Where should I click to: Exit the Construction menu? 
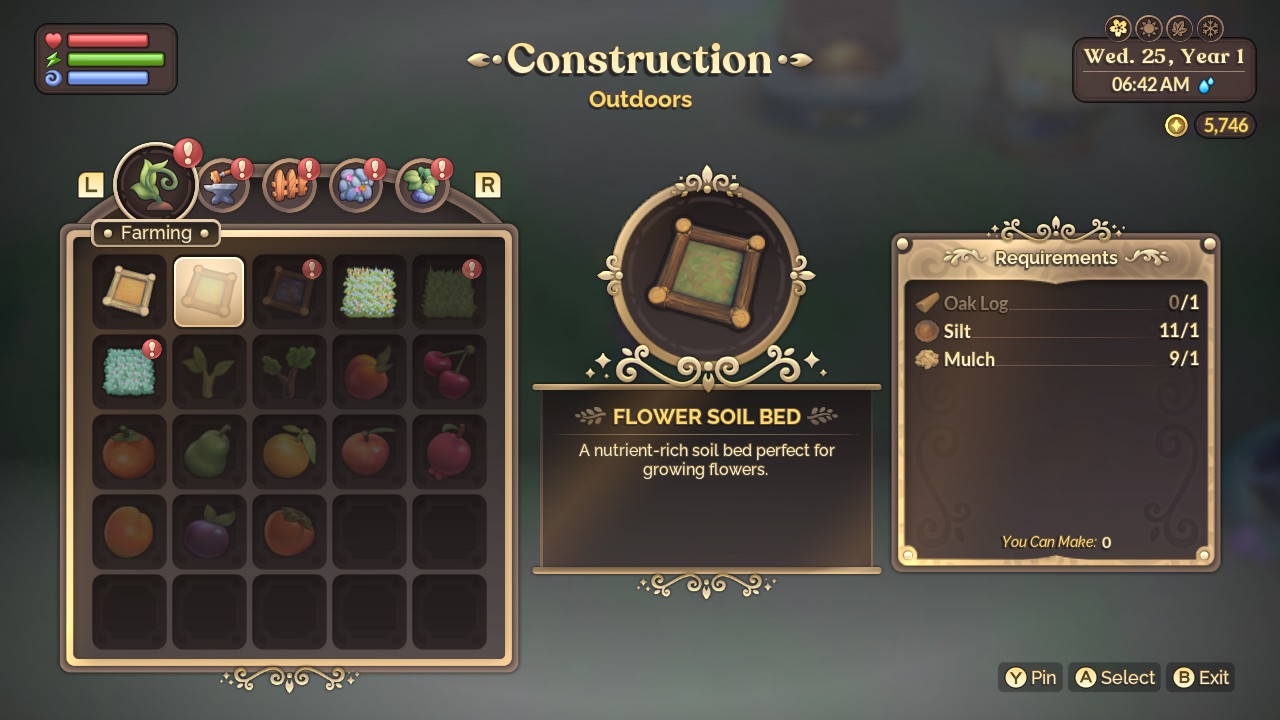pos(1200,677)
